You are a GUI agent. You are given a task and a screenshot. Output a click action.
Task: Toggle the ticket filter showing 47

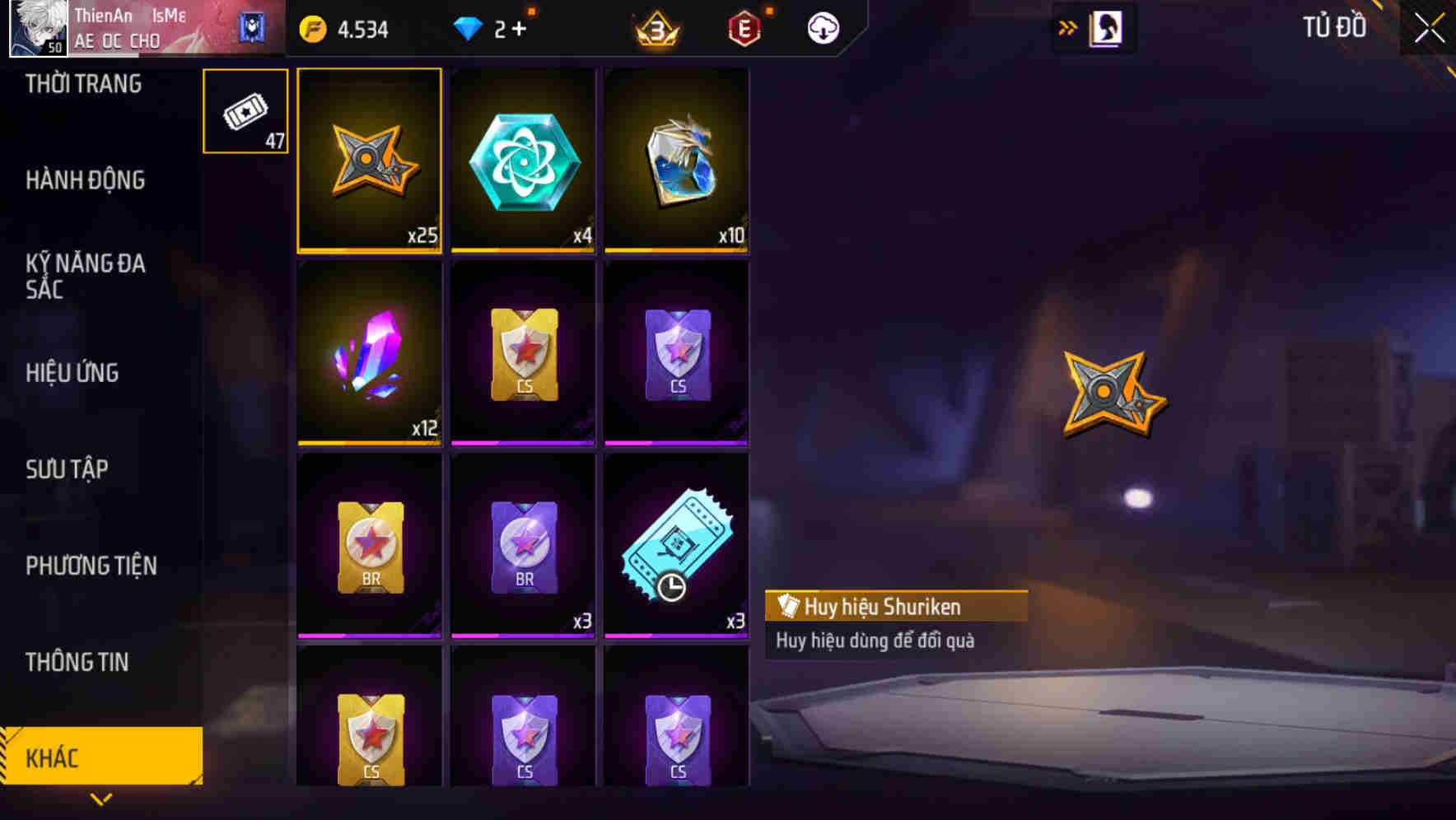245,111
